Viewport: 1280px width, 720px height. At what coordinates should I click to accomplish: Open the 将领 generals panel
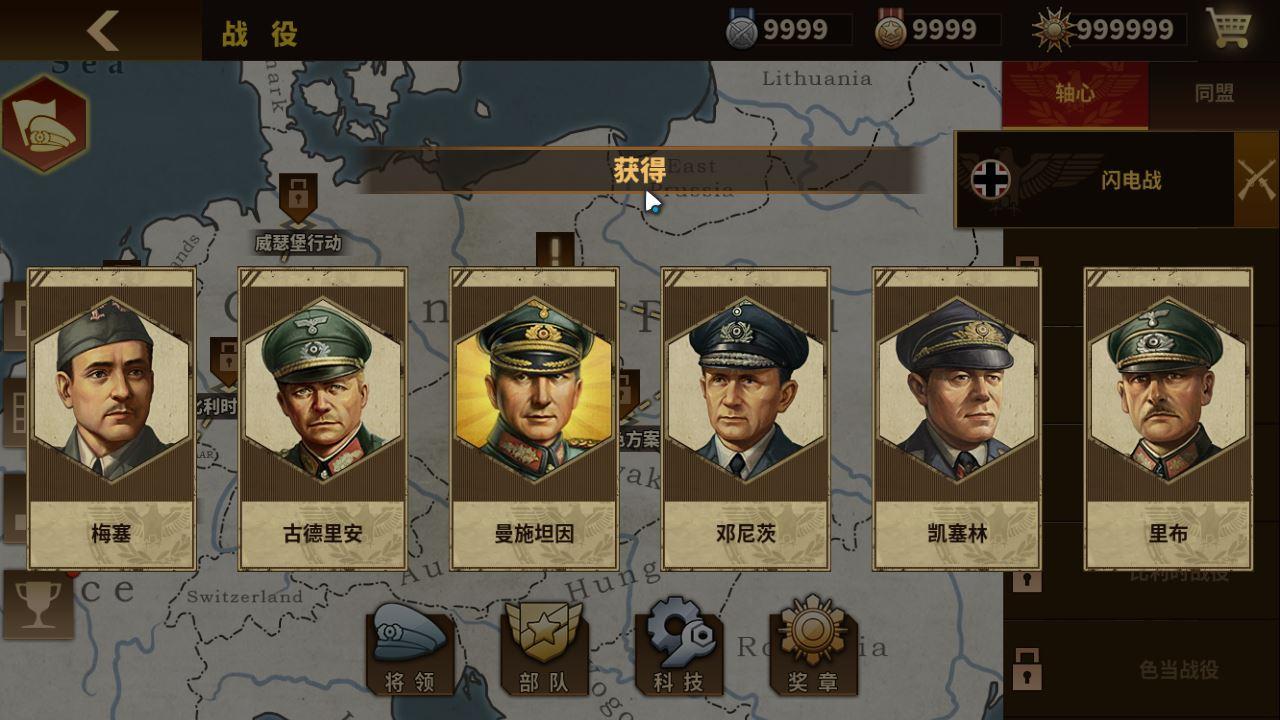point(410,655)
